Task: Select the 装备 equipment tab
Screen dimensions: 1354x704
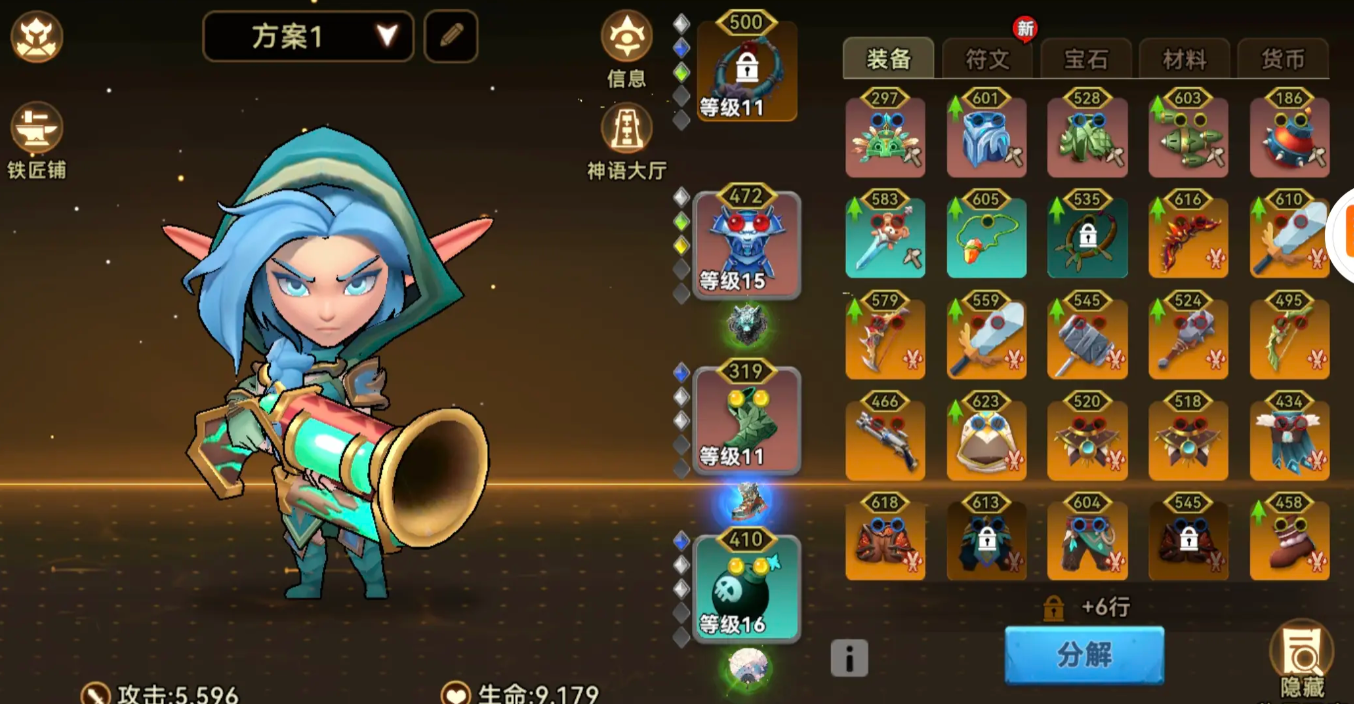Action: (x=888, y=60)
